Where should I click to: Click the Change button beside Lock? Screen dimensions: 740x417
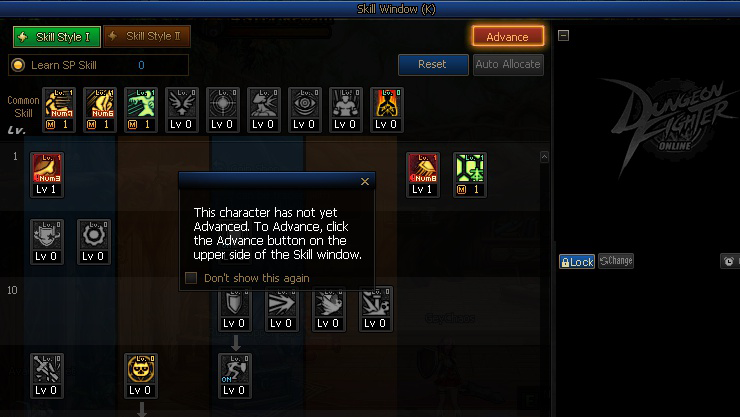[616, 261]
